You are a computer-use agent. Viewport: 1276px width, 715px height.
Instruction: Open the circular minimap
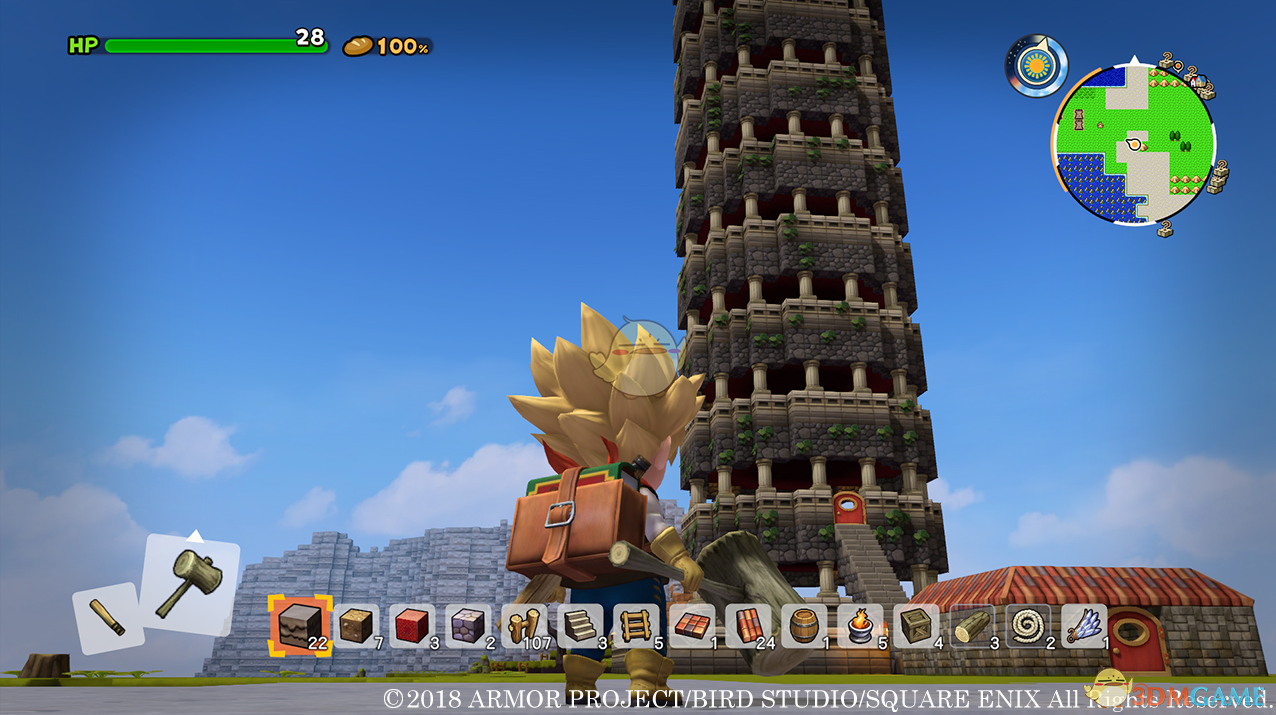tap(1133, 144)
